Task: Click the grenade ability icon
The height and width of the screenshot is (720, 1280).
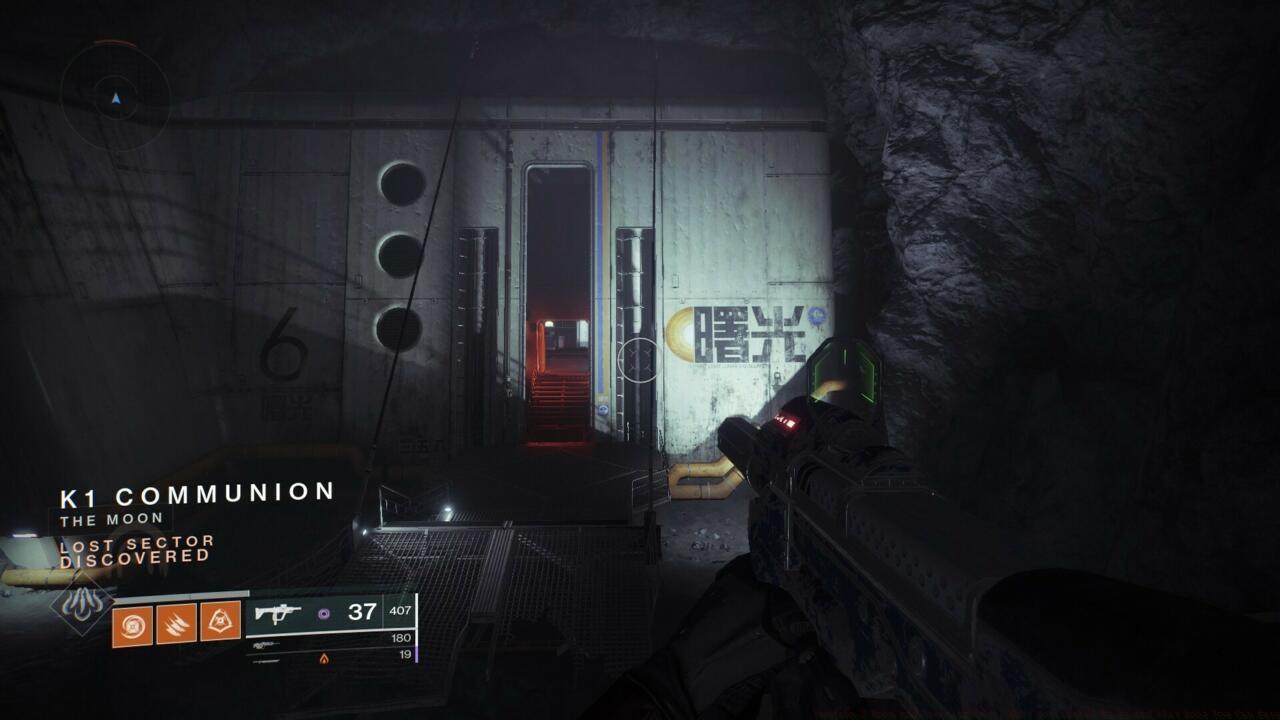Action: pyautogui.click(x=132, y=624)
